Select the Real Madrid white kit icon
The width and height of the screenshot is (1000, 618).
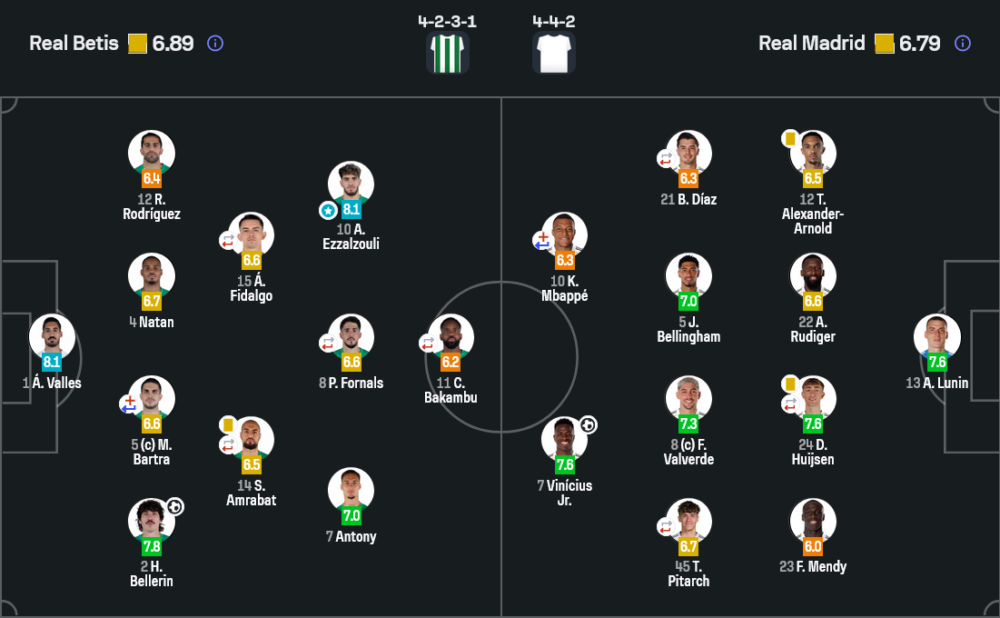click(x=553, y=52)
